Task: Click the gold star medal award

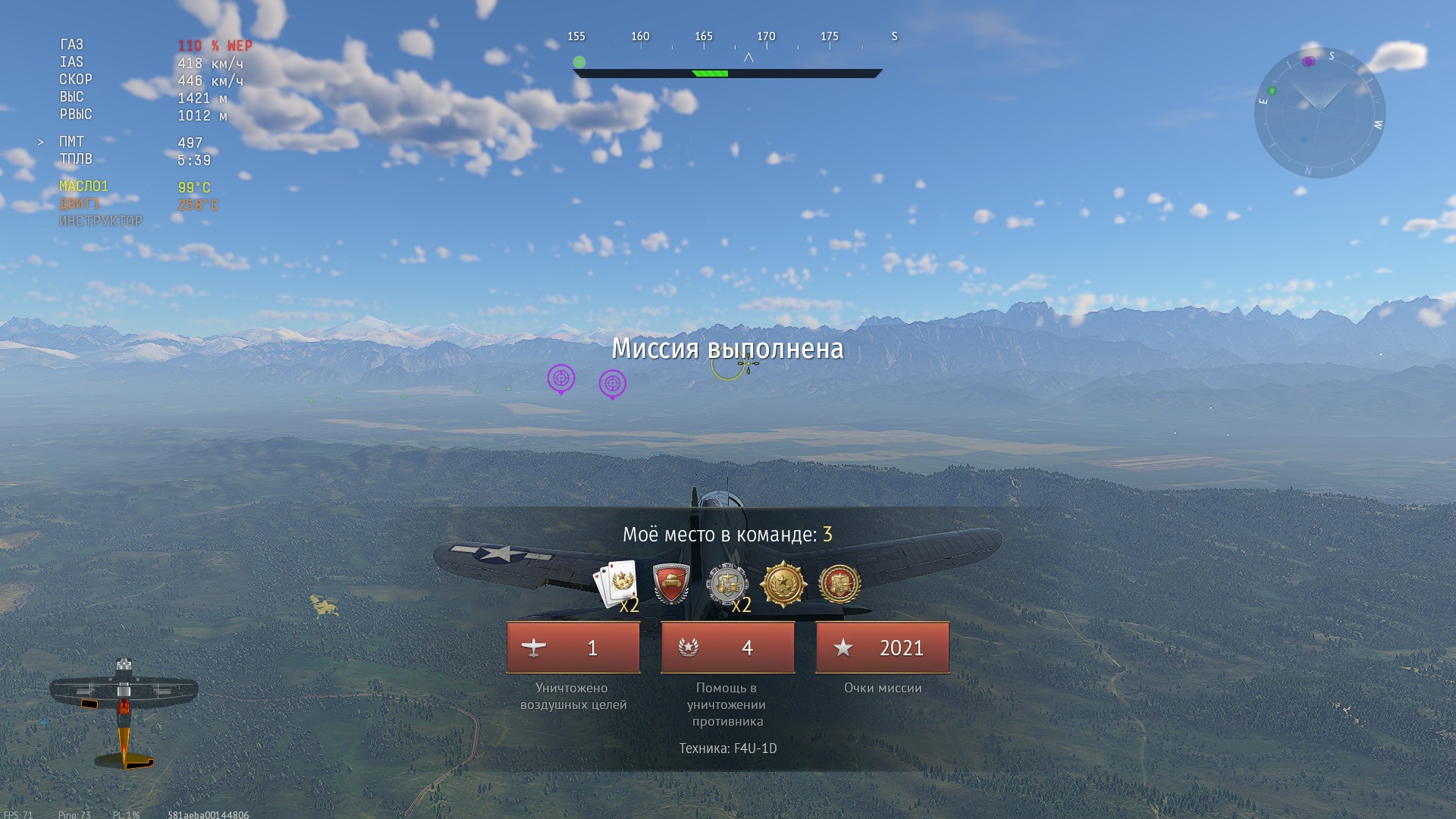Action: coord(783,583)
